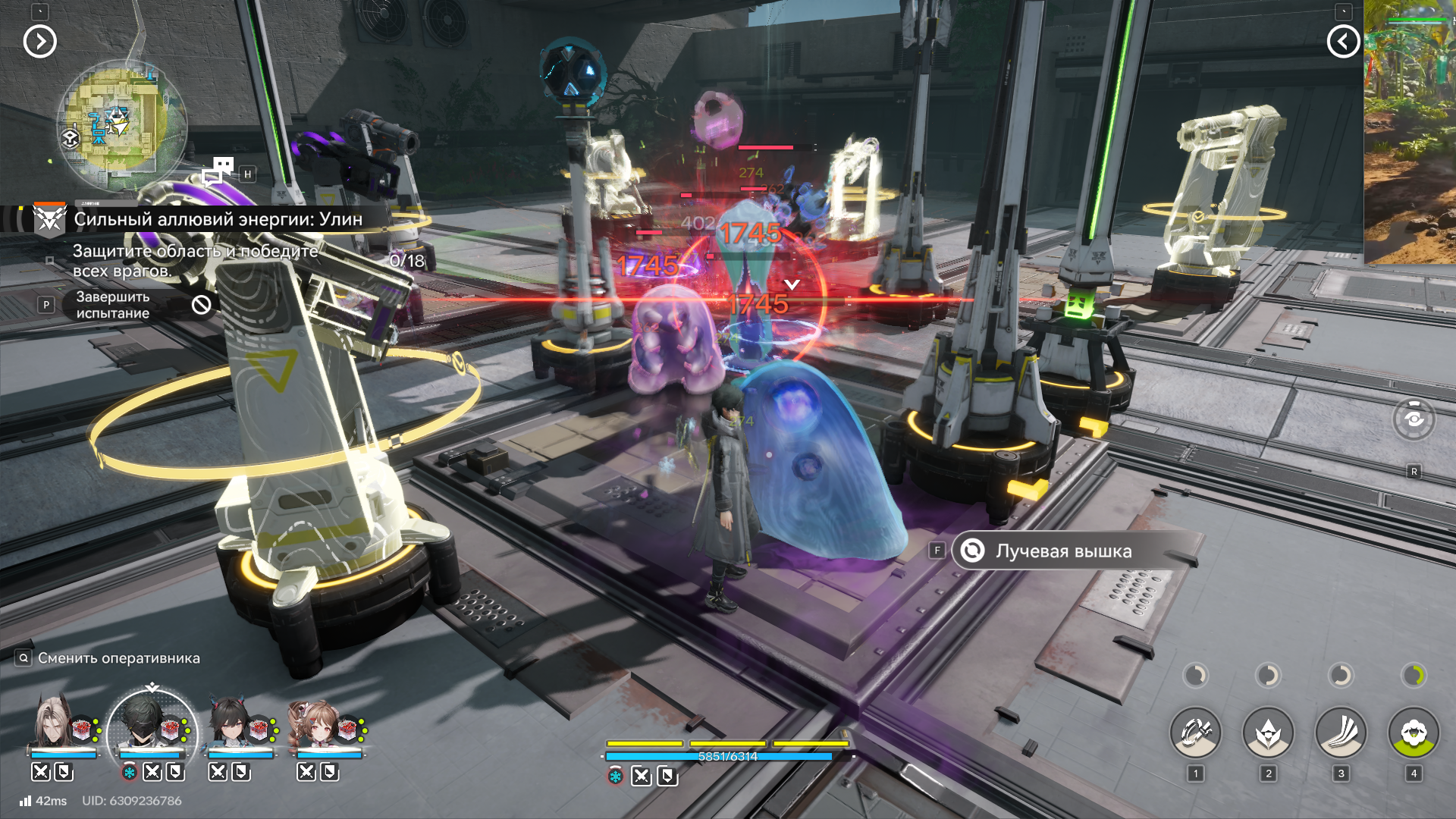Open the chat bubbles icon
The width and height of the screenshot is (1456, 819).
click(x=218, y=171)
